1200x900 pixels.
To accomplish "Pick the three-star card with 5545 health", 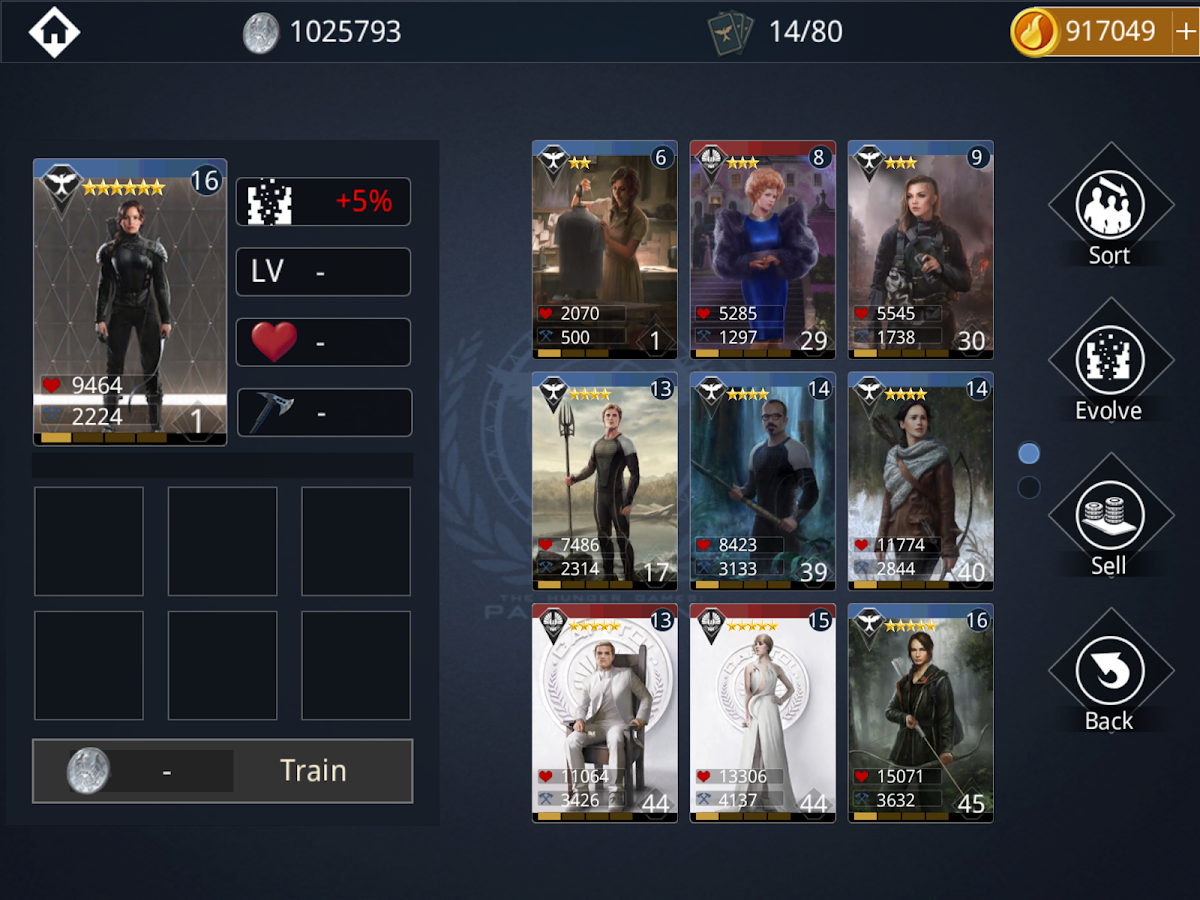I will [x=920, y=250].
